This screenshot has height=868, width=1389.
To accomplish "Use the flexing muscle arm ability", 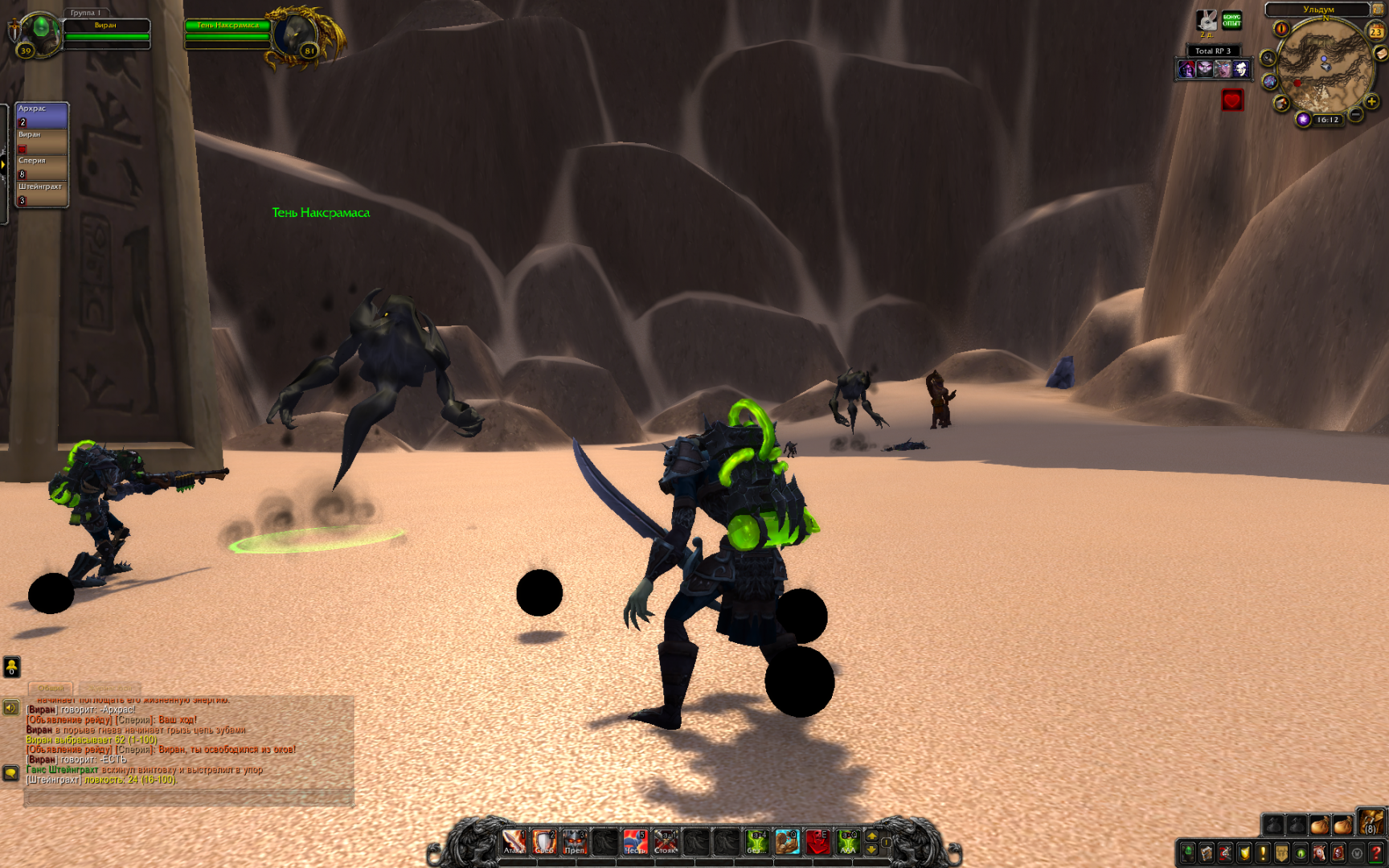I will pyautogui.click(x=787, y=842).
